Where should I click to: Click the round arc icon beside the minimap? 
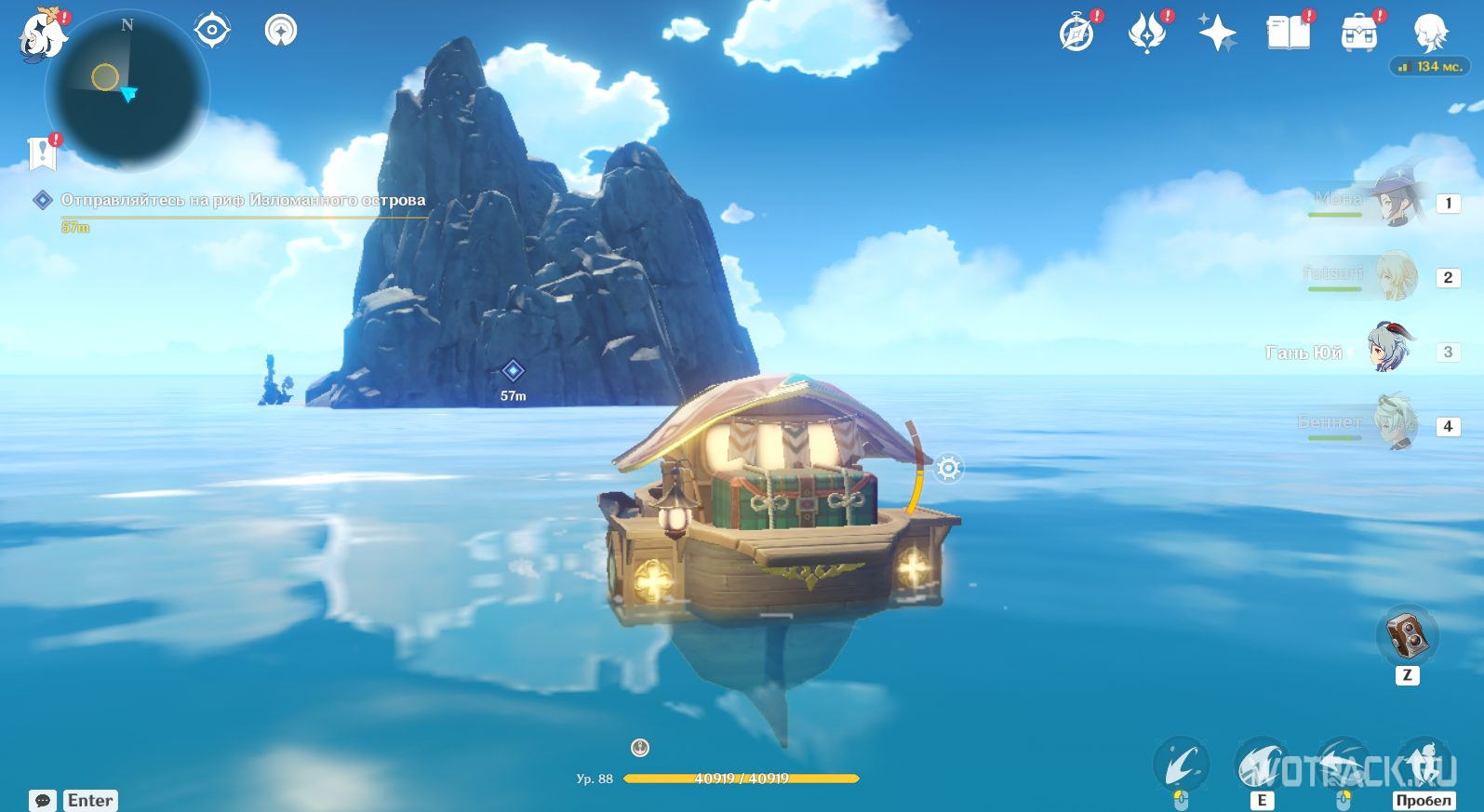point(281,31)
